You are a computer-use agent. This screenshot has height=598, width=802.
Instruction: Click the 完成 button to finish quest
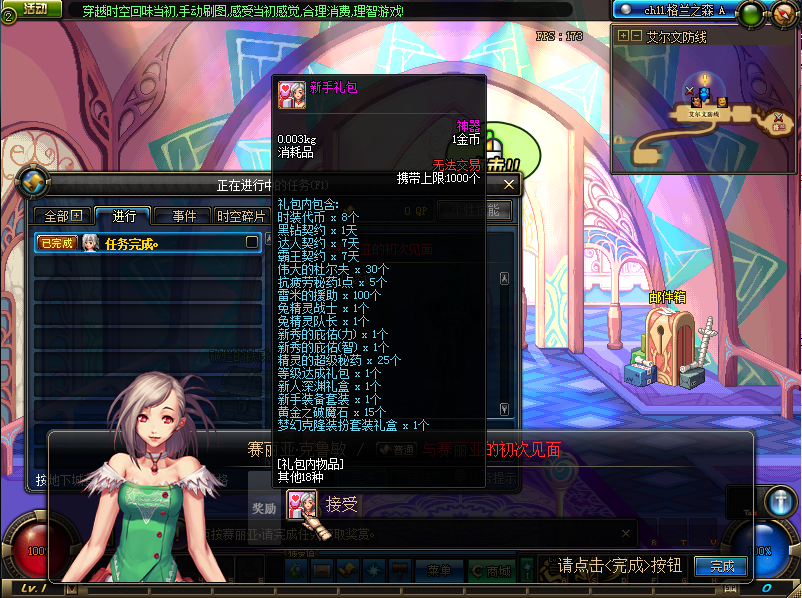pos(721,566)
